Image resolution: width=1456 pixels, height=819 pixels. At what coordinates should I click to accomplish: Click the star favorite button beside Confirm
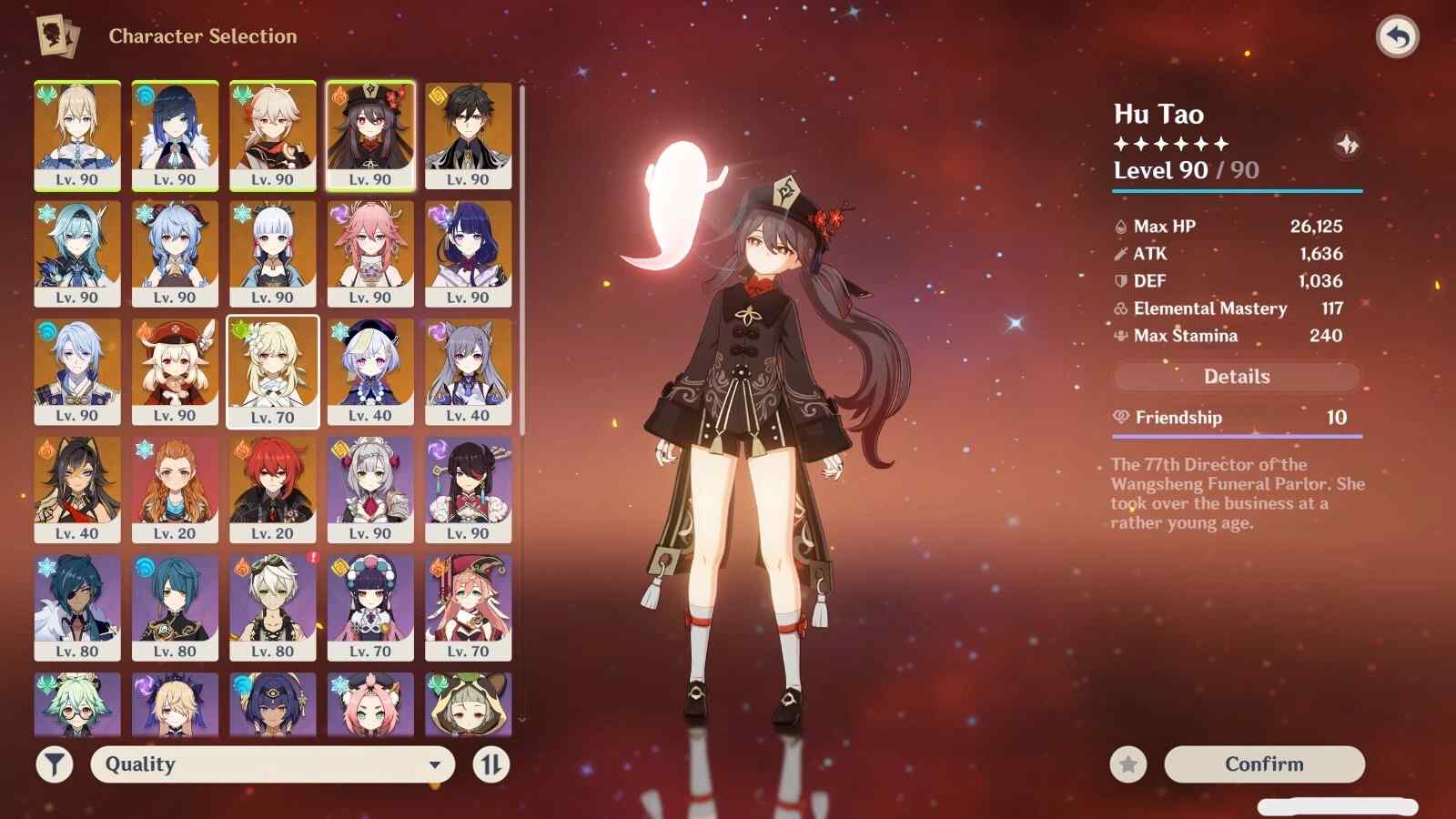pos(1128,764)
